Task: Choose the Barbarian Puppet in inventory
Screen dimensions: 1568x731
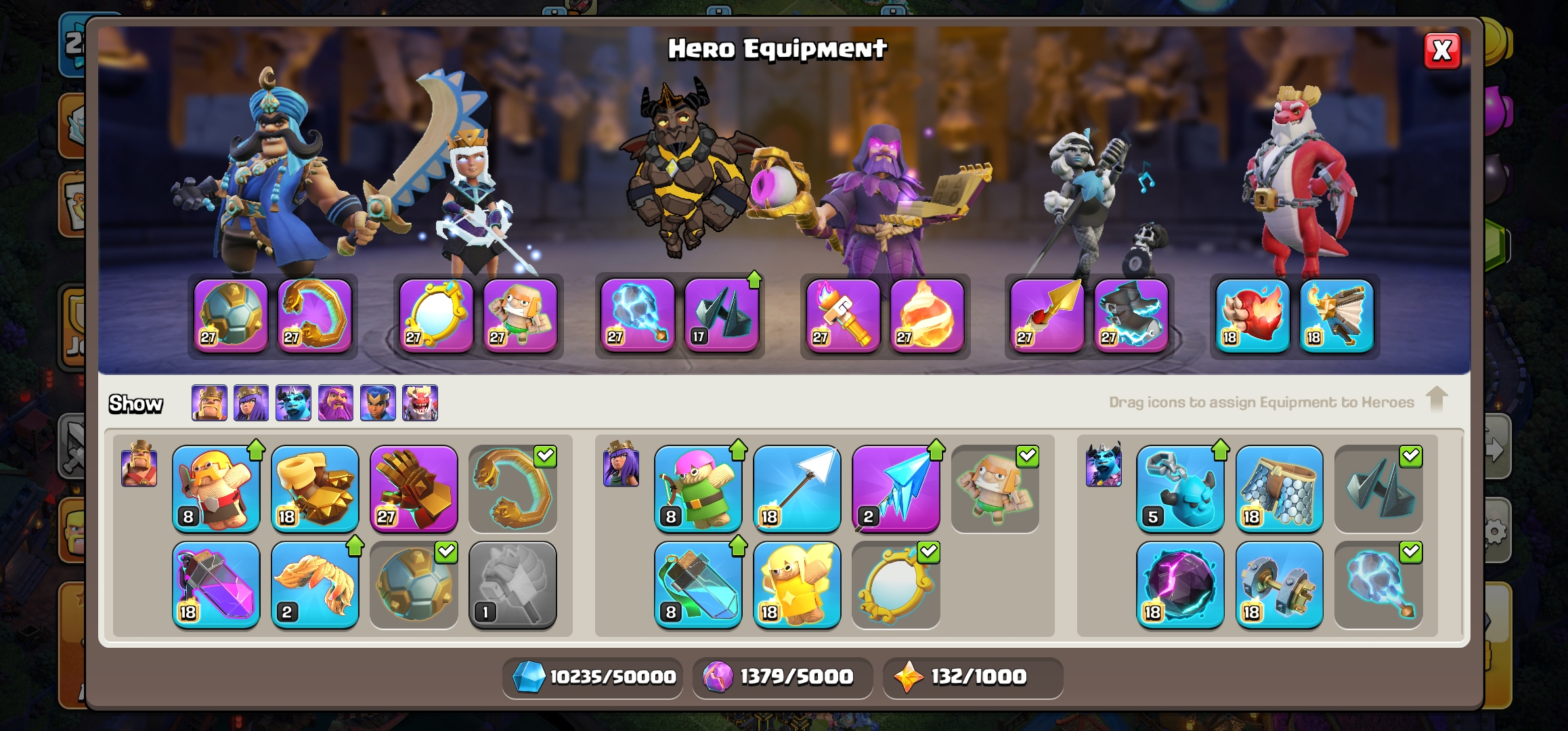Action: (216, 489)
